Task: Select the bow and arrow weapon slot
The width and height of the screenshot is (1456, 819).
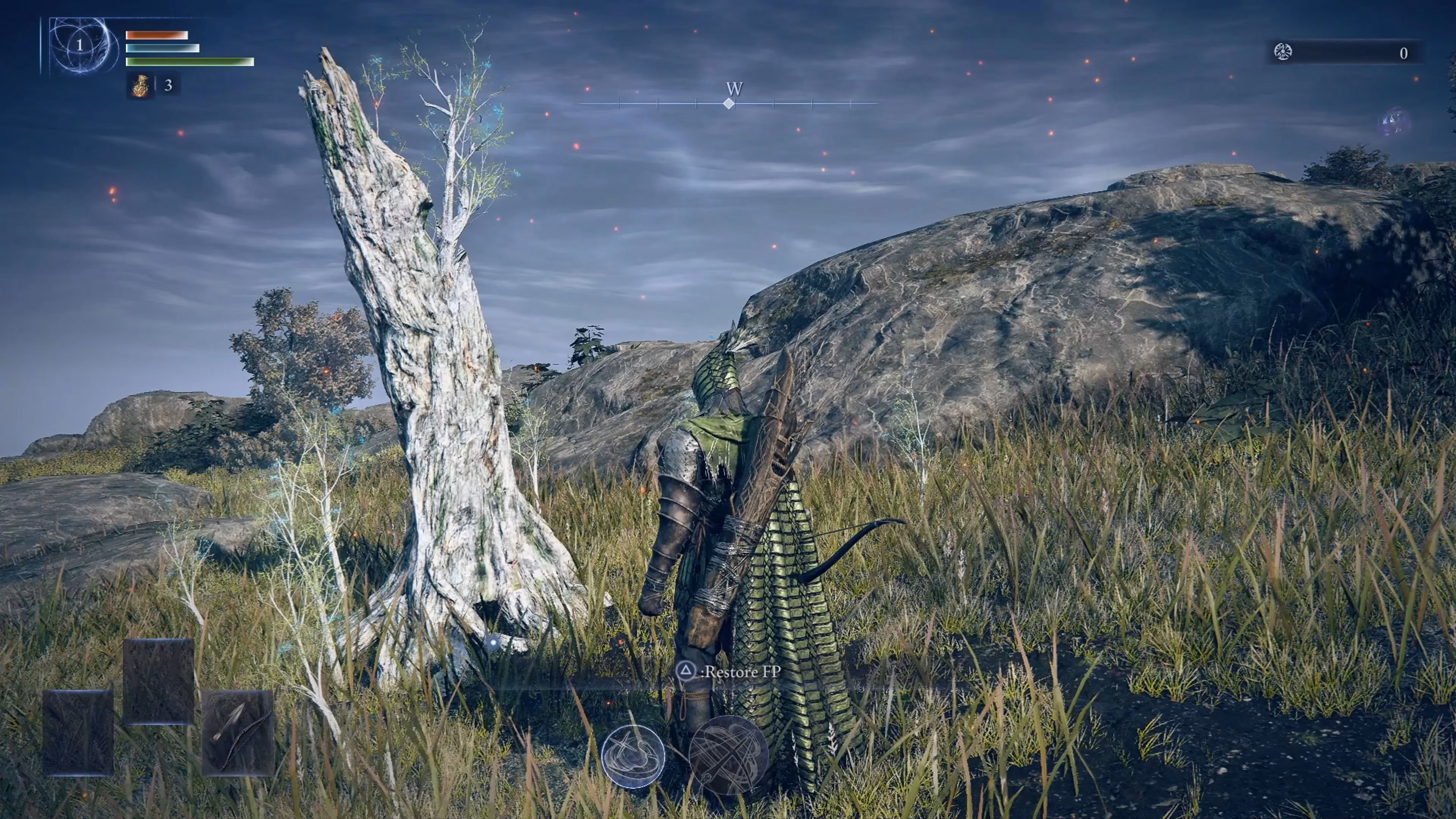Action: tap(237, 733)
